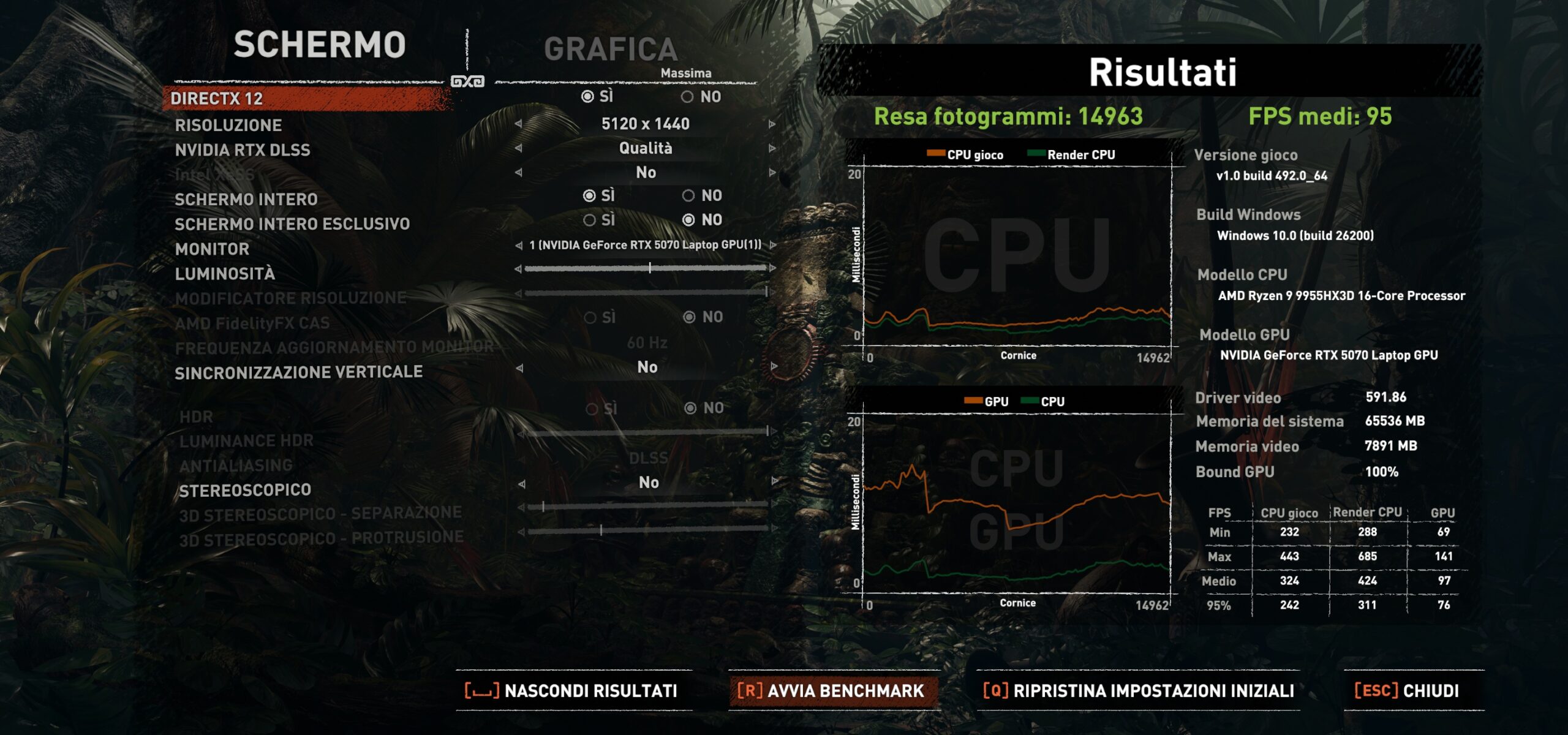The height and width of the screenshot is (735, 1568).
Task: Choose SÌ for DirectX 12
Action: [588, 97]
